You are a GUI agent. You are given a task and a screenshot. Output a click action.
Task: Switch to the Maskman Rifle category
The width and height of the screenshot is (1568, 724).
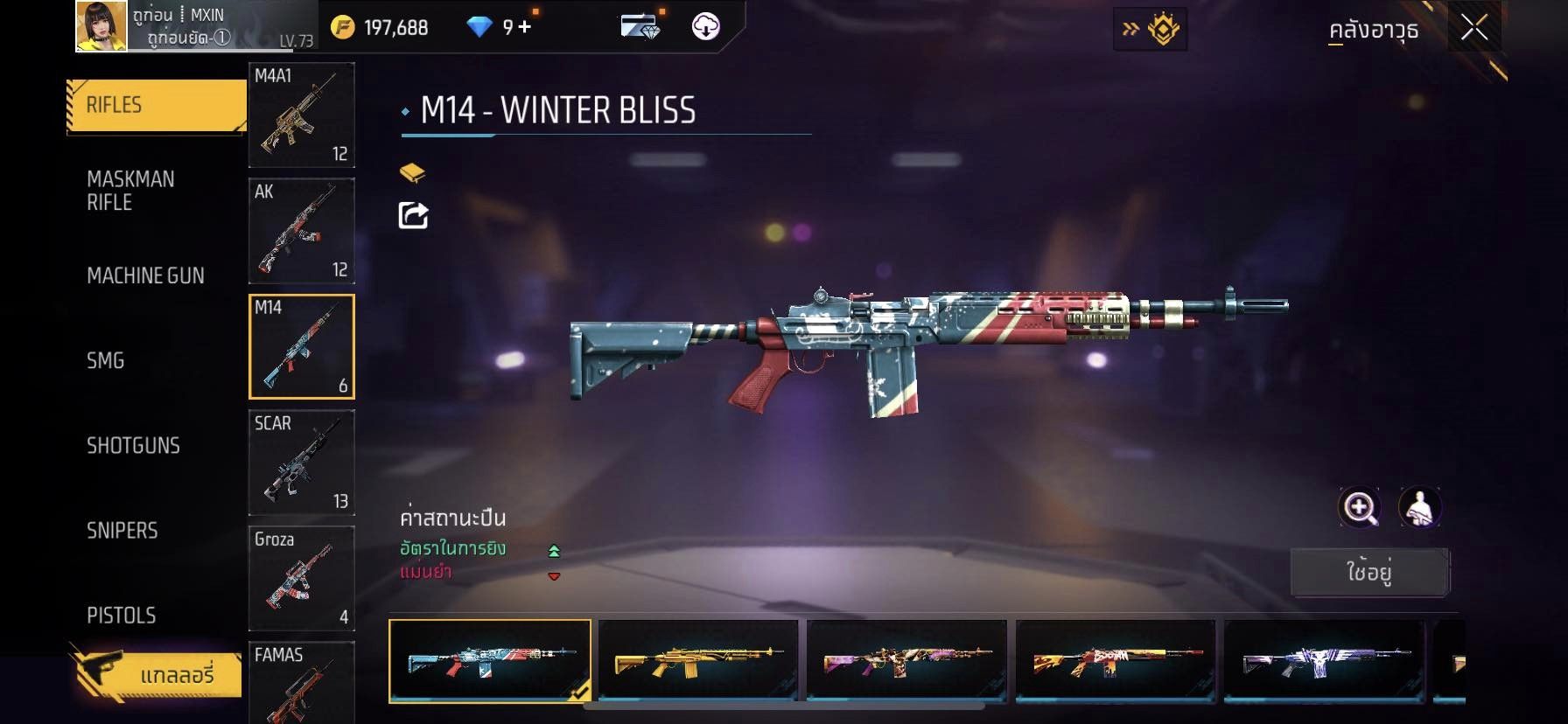point(130,191)
